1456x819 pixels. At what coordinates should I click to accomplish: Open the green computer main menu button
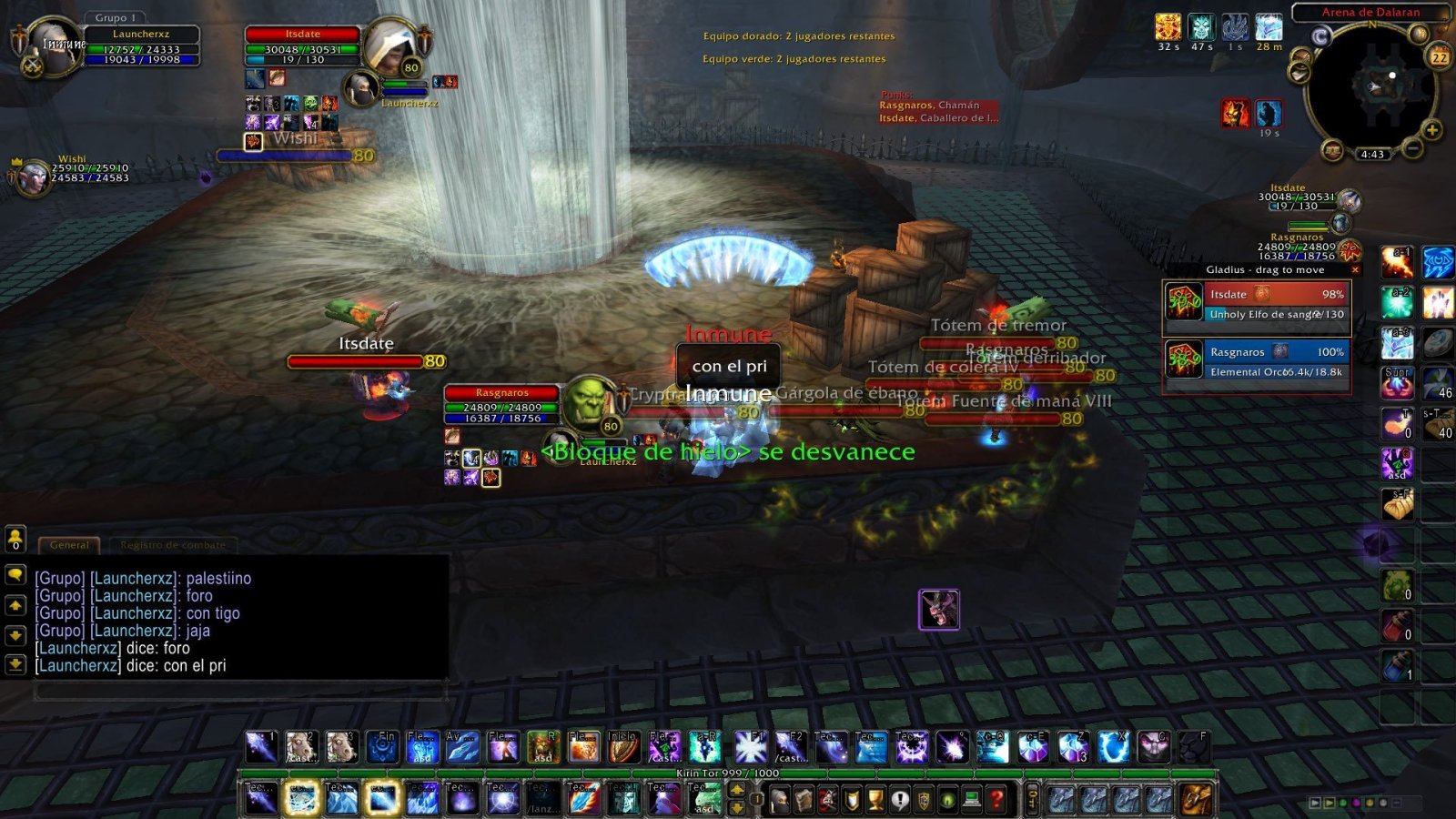pyautogui.click(x=972, y=799)
